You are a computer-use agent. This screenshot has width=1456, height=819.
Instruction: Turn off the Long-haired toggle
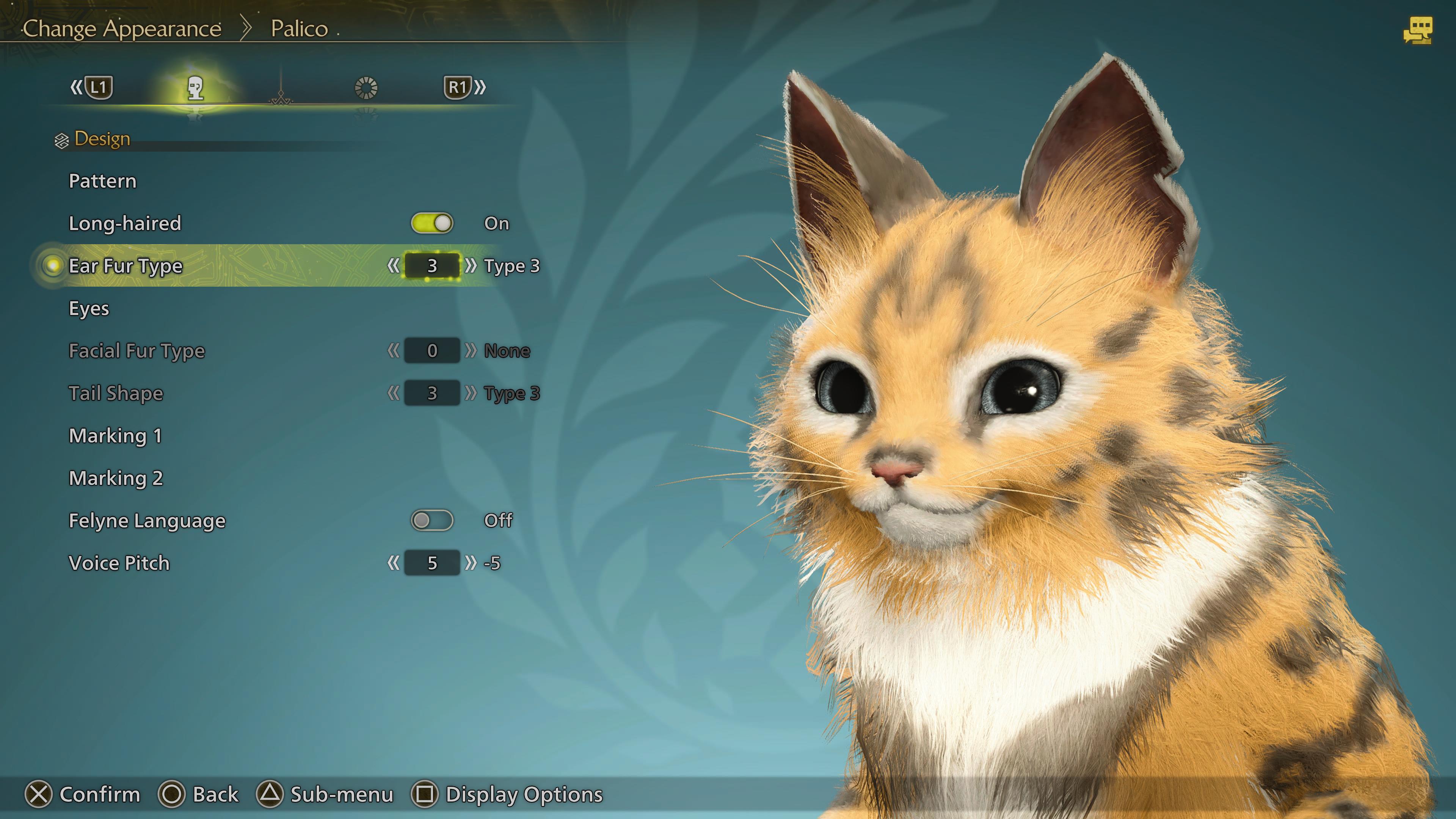tap(432, 223)
